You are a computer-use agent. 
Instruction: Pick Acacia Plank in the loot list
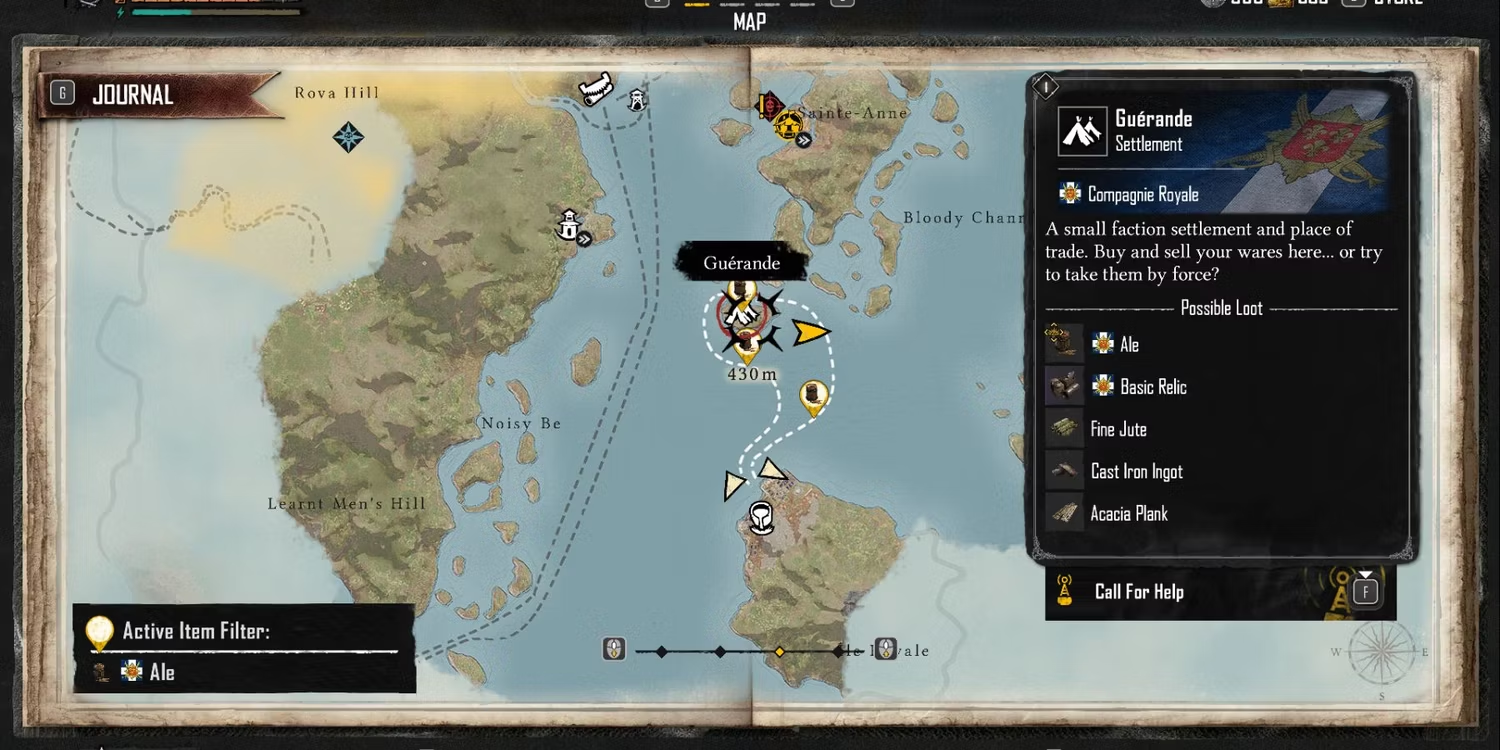coord(1129,514)
